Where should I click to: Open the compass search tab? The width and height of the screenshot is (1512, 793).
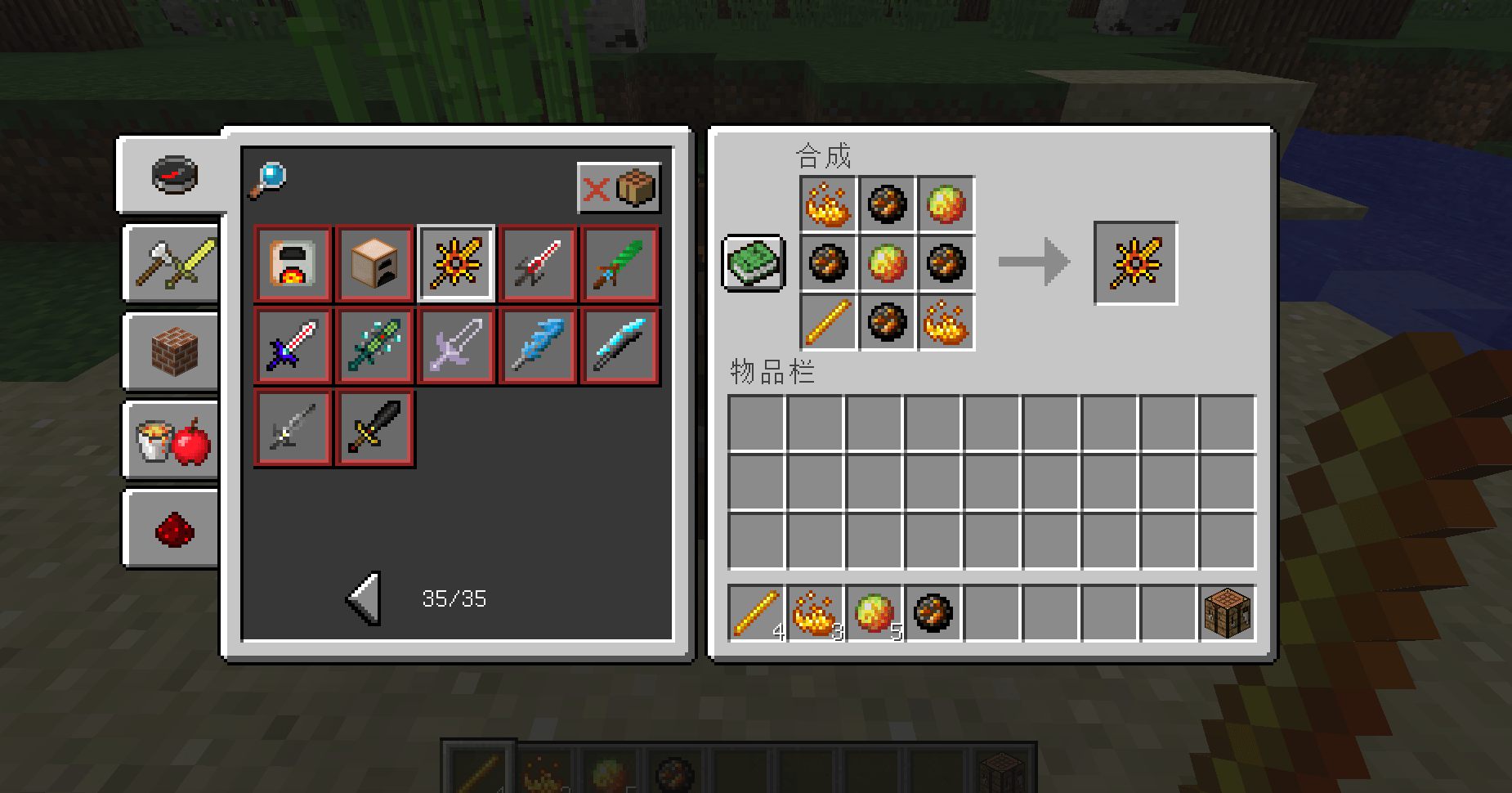tap(174, 175)
